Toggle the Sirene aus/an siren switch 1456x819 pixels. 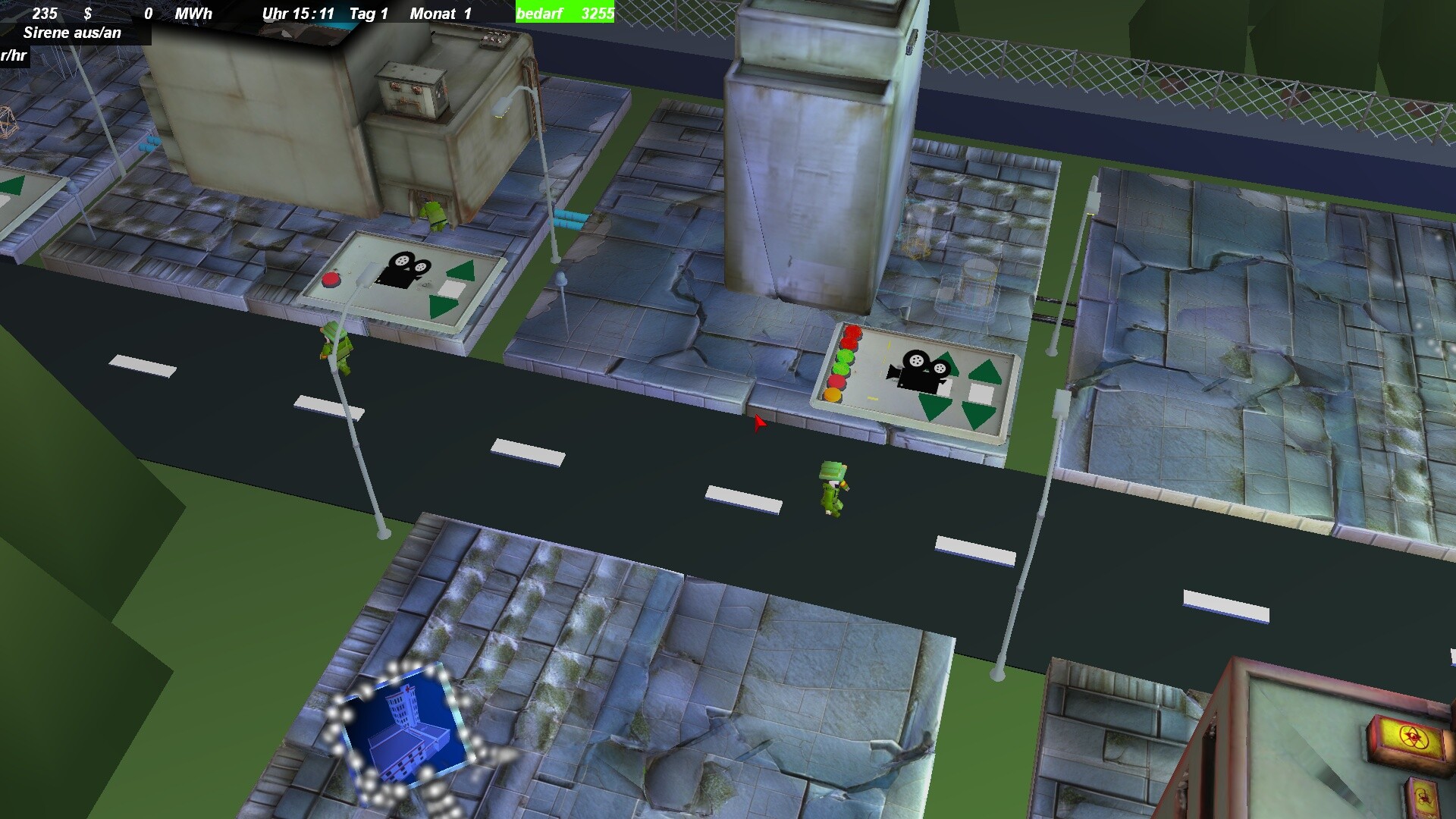[73, 33]
